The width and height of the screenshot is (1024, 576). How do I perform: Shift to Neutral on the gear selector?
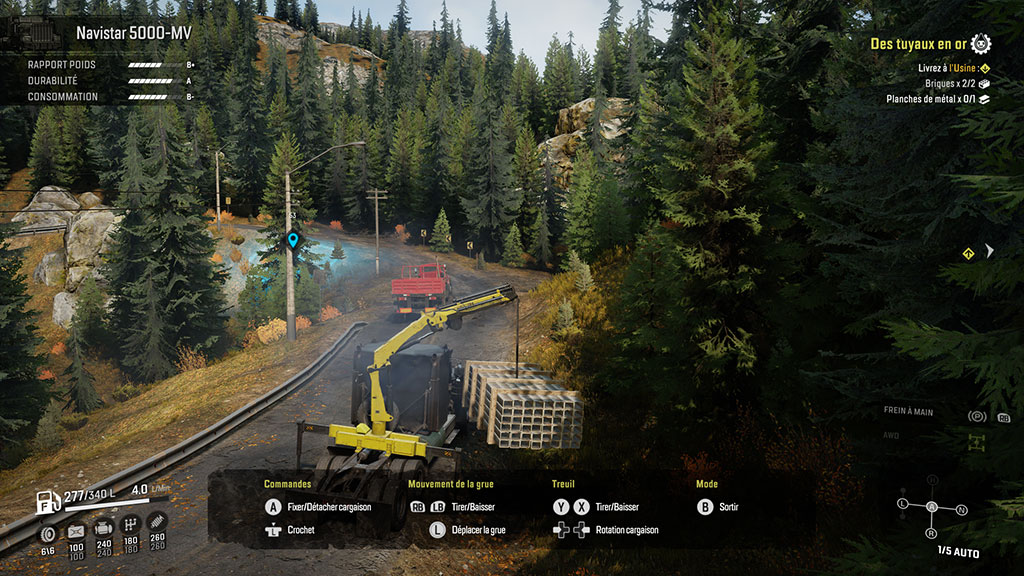click(961, 510)
